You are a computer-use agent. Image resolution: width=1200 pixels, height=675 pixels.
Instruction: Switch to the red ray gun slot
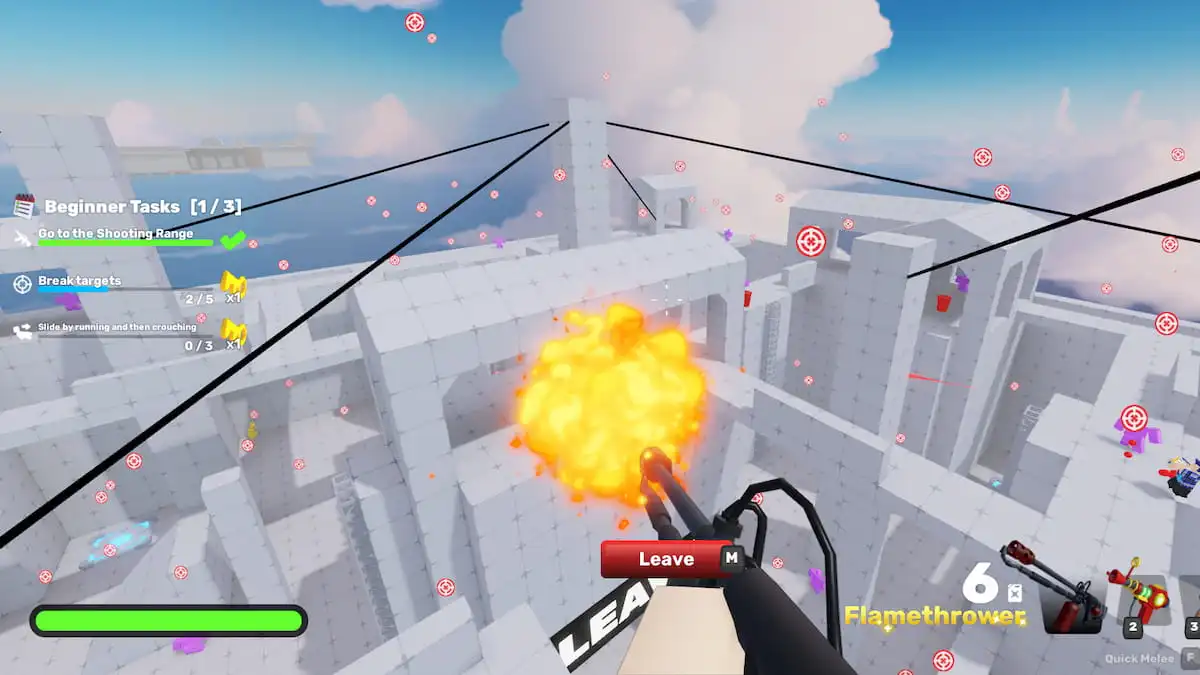pyautogui.click(x=1139, y=598)
